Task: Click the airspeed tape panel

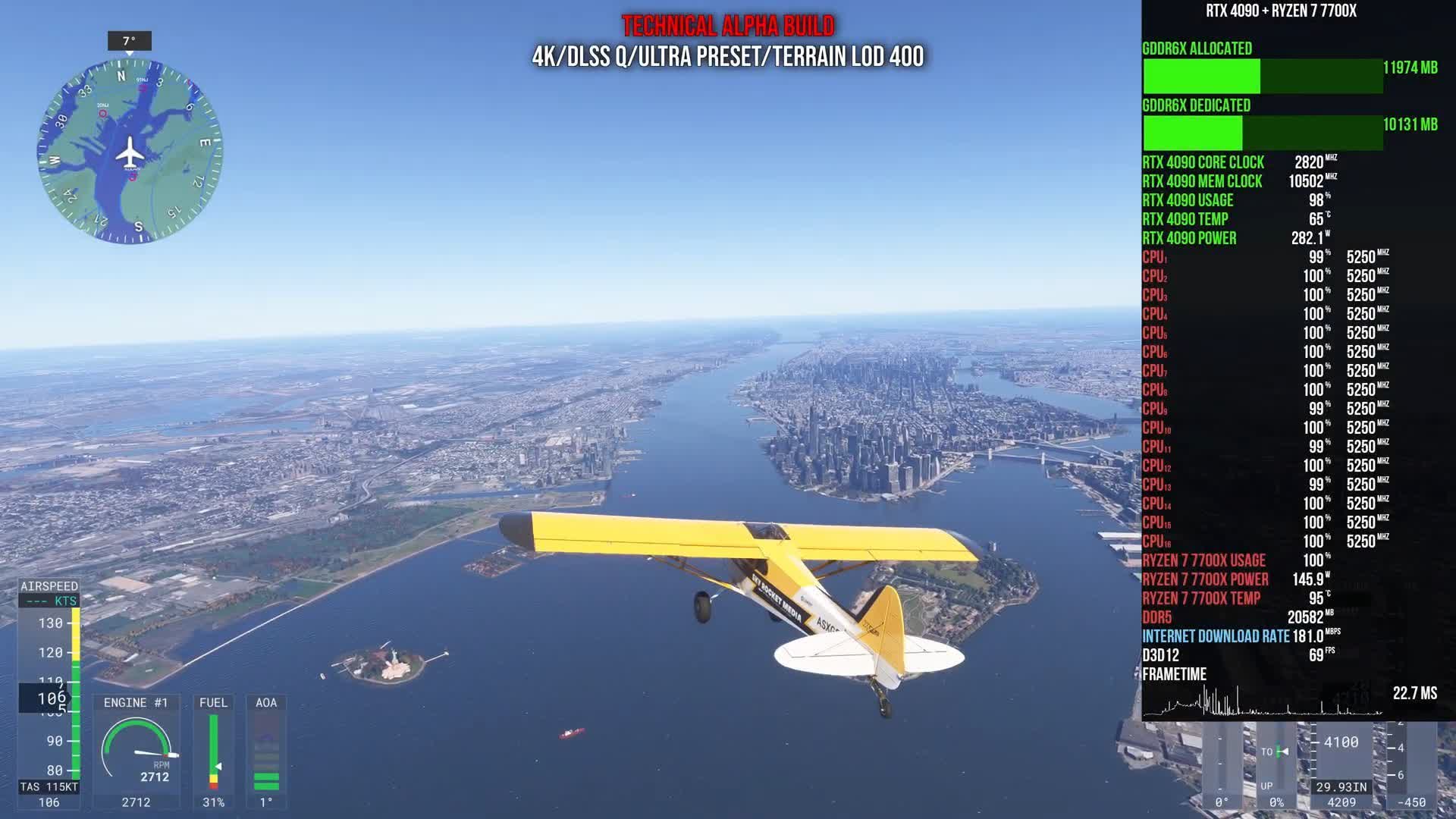Action: (49, 694)
